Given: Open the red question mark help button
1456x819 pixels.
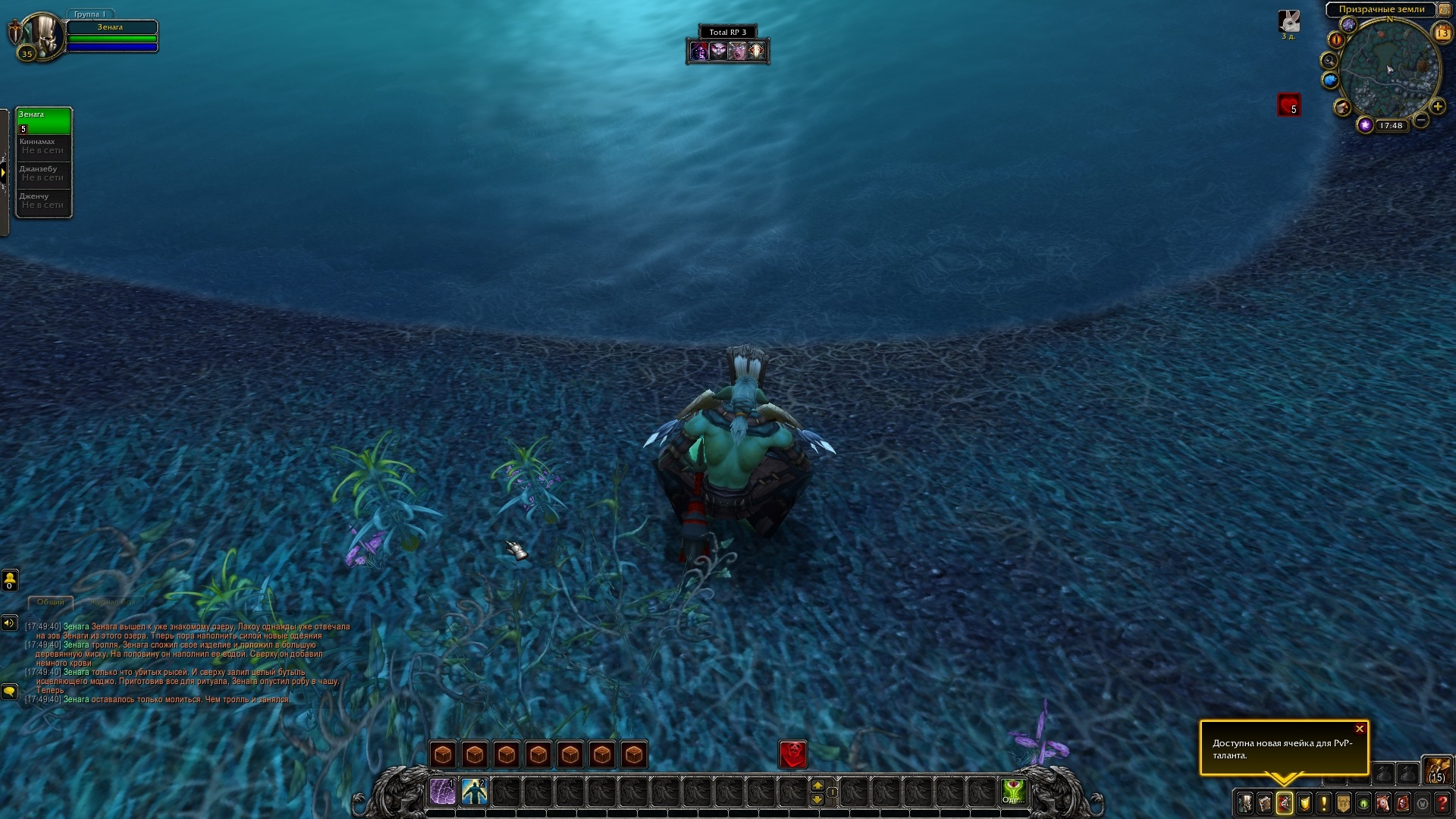Looking at the screenshot, I should (1442, 802).
